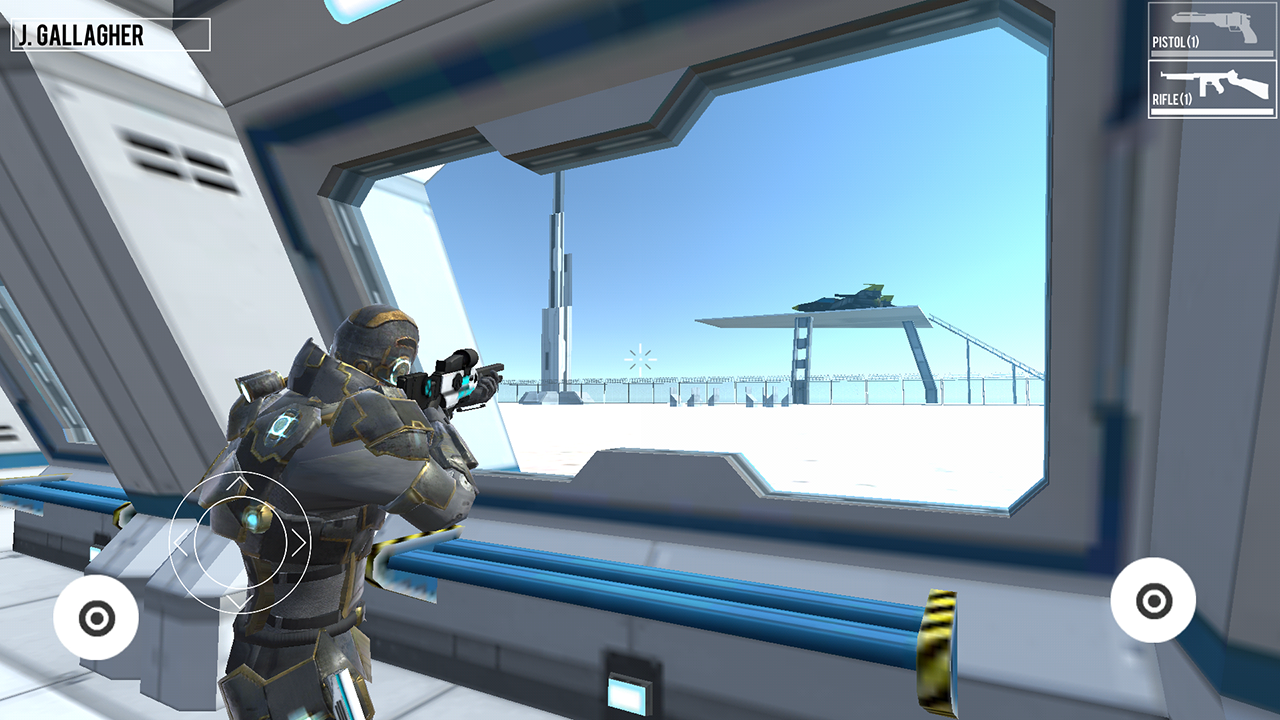1280x720 pixels.
Task: Tap the center of the virtual joystick
Action: click(x=240, y=541)
